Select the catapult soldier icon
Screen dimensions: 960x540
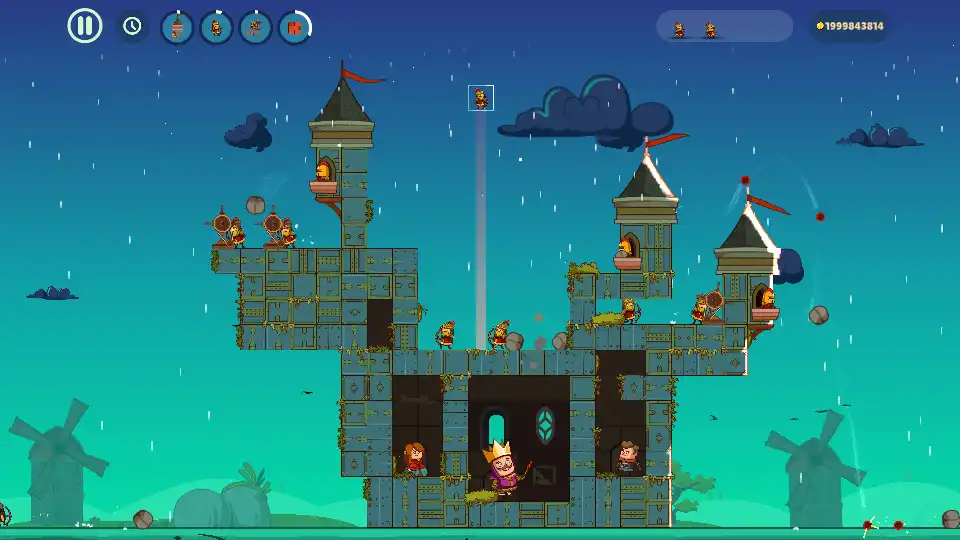tap(255, 27)
